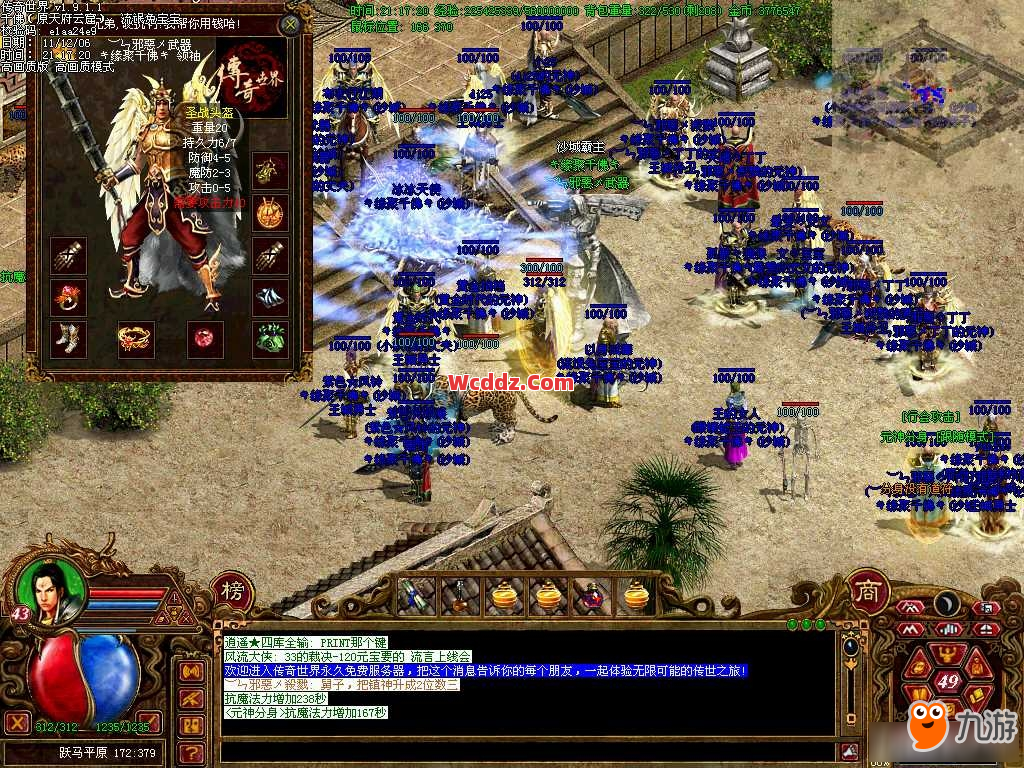Open the 榜 ranking button
Viewport: 1024px width, 768px height.
coord(232,591)
